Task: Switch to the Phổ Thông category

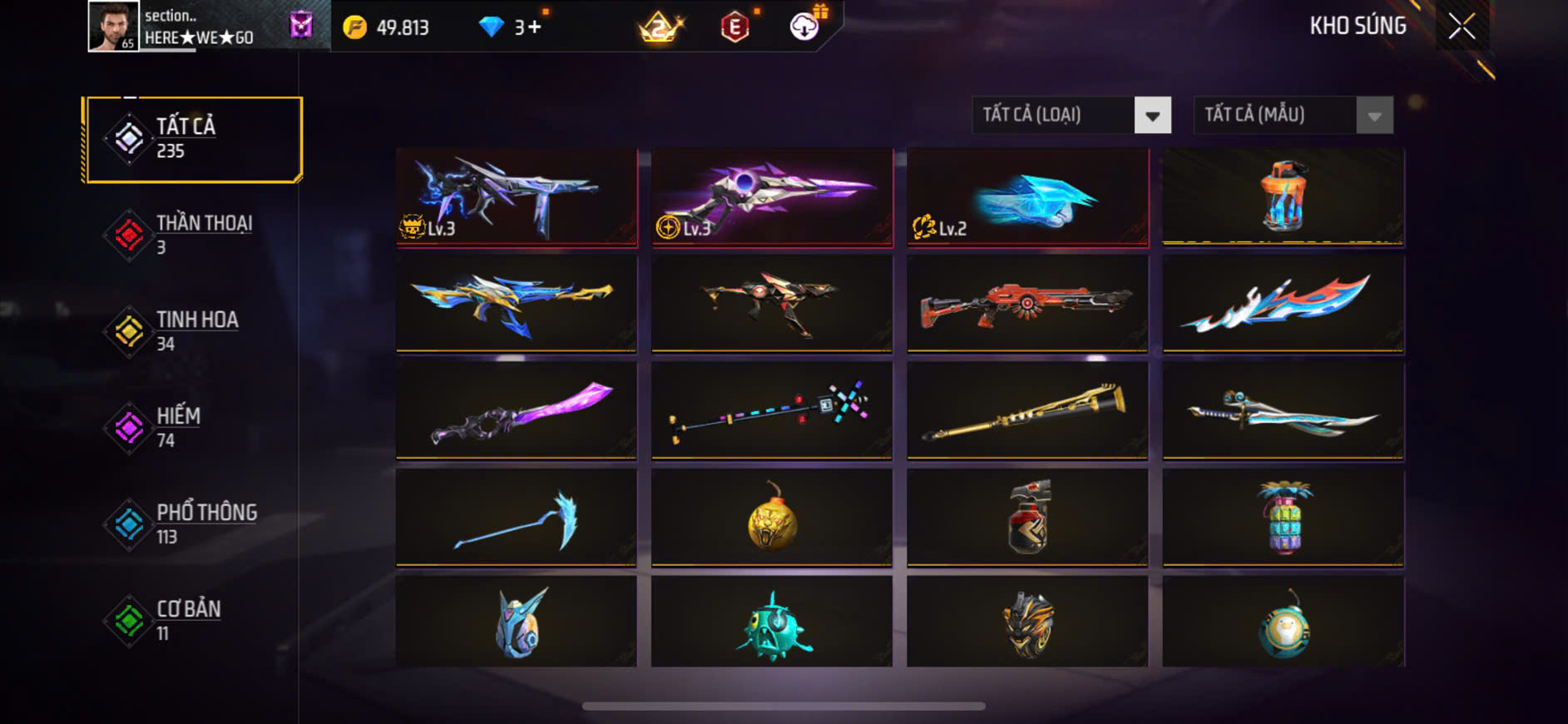Action: coord(193,524)
